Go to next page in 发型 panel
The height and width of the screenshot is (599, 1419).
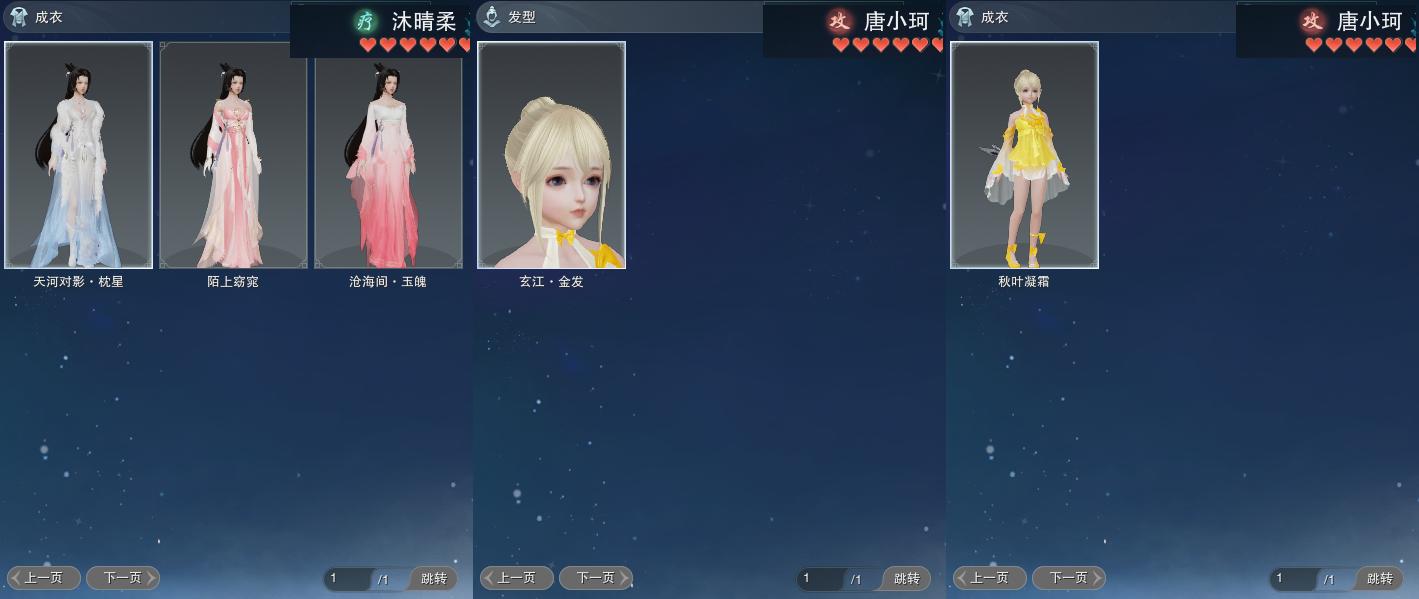tap(595, 578)
